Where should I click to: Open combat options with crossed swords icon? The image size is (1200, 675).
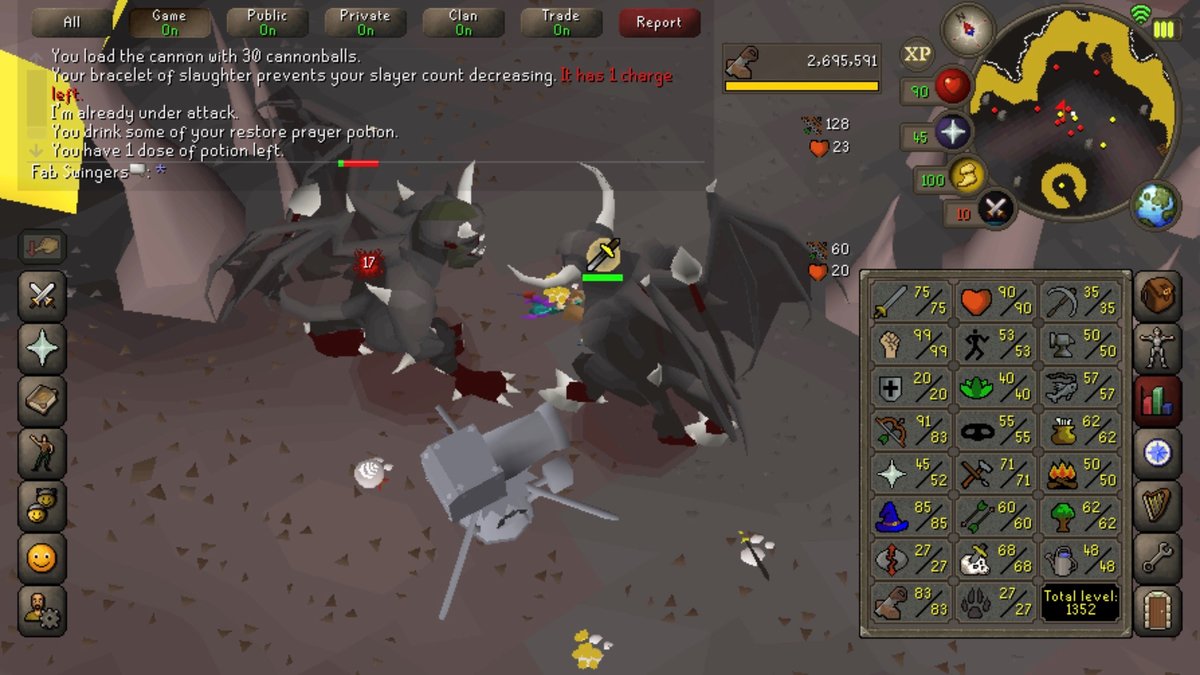(x=42, y=295)
